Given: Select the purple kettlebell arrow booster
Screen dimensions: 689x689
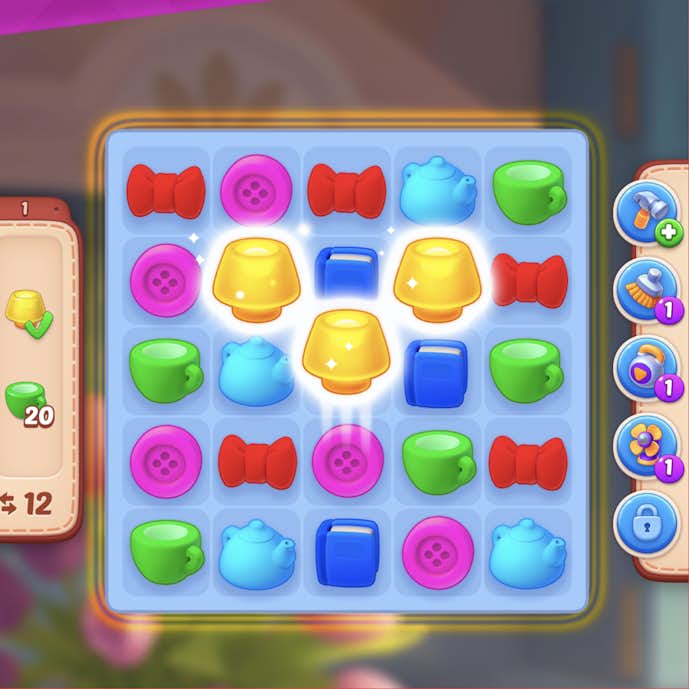Looking at the screenshot, I should click(x=645, y=367).
